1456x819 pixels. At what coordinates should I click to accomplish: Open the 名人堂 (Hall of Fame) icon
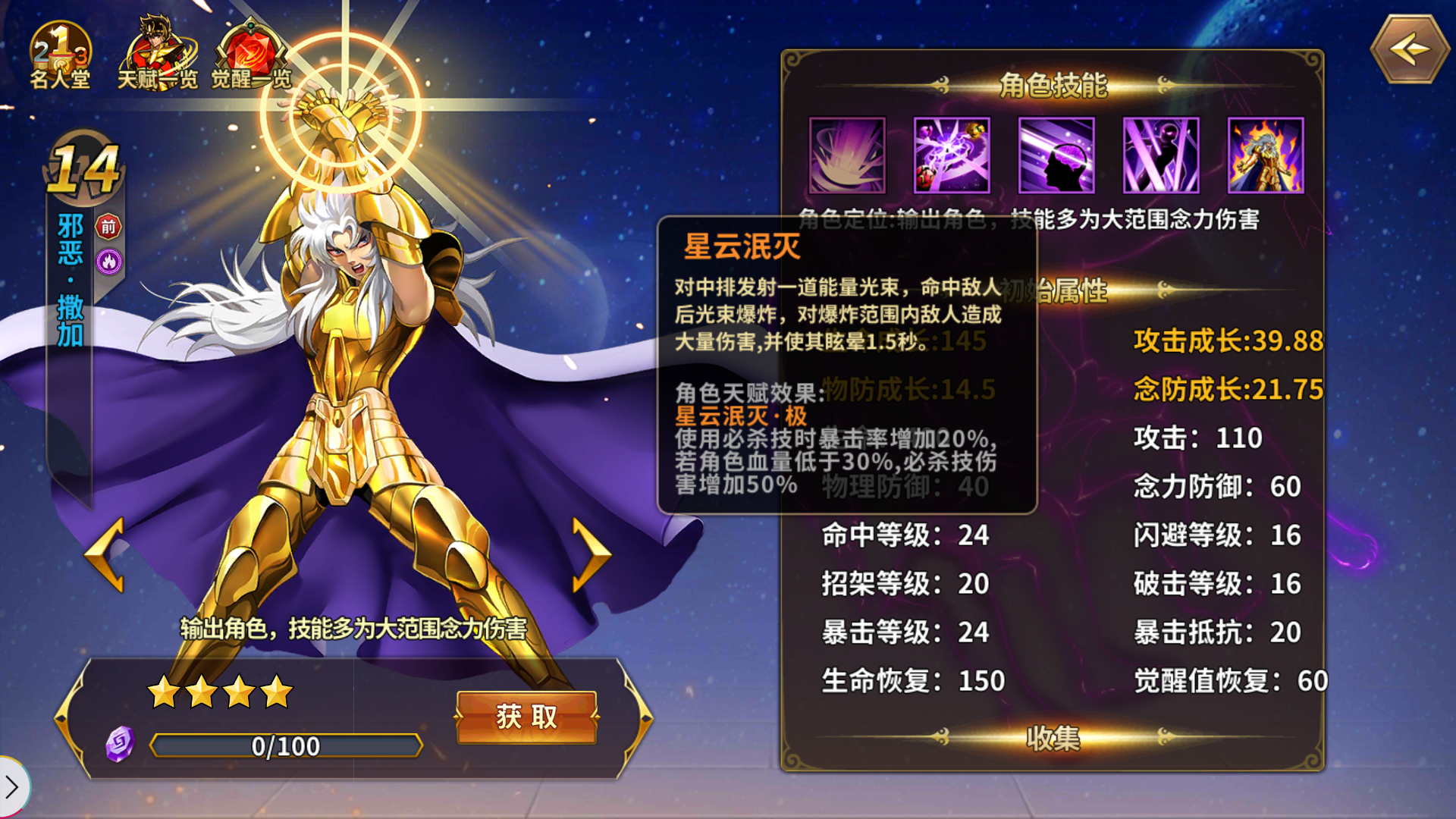pos(59,47)
